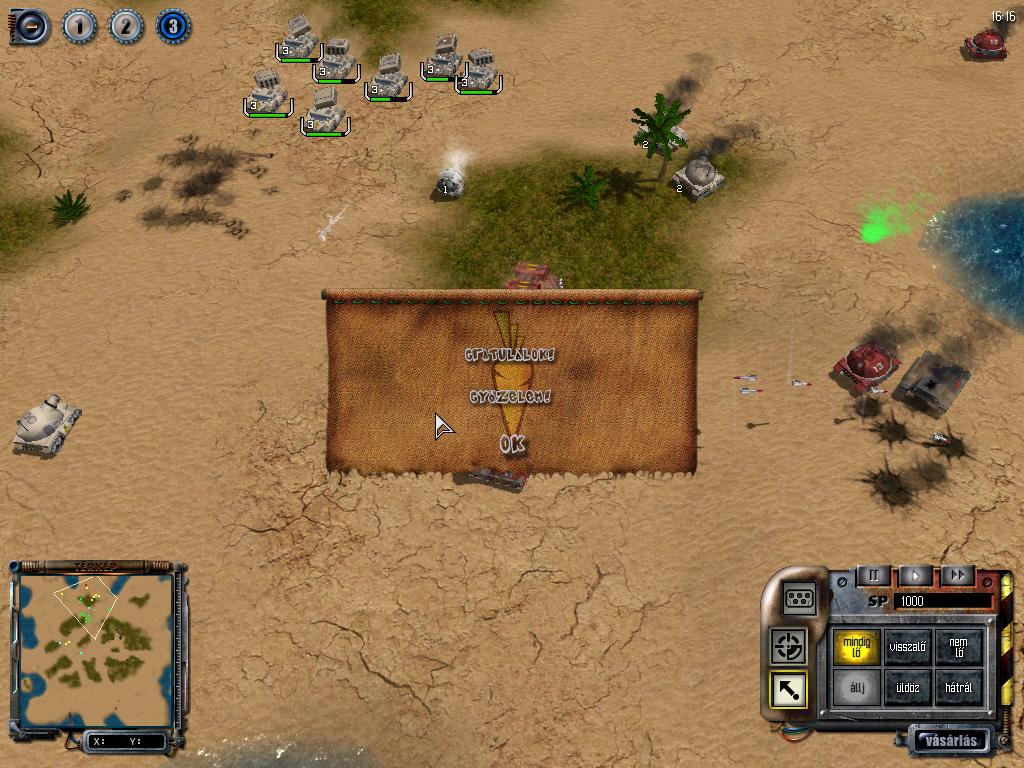This screenshot has height=768, width=1024.
Task: Open the 'vásárlás' purchase shop
Action: (950, 741)
